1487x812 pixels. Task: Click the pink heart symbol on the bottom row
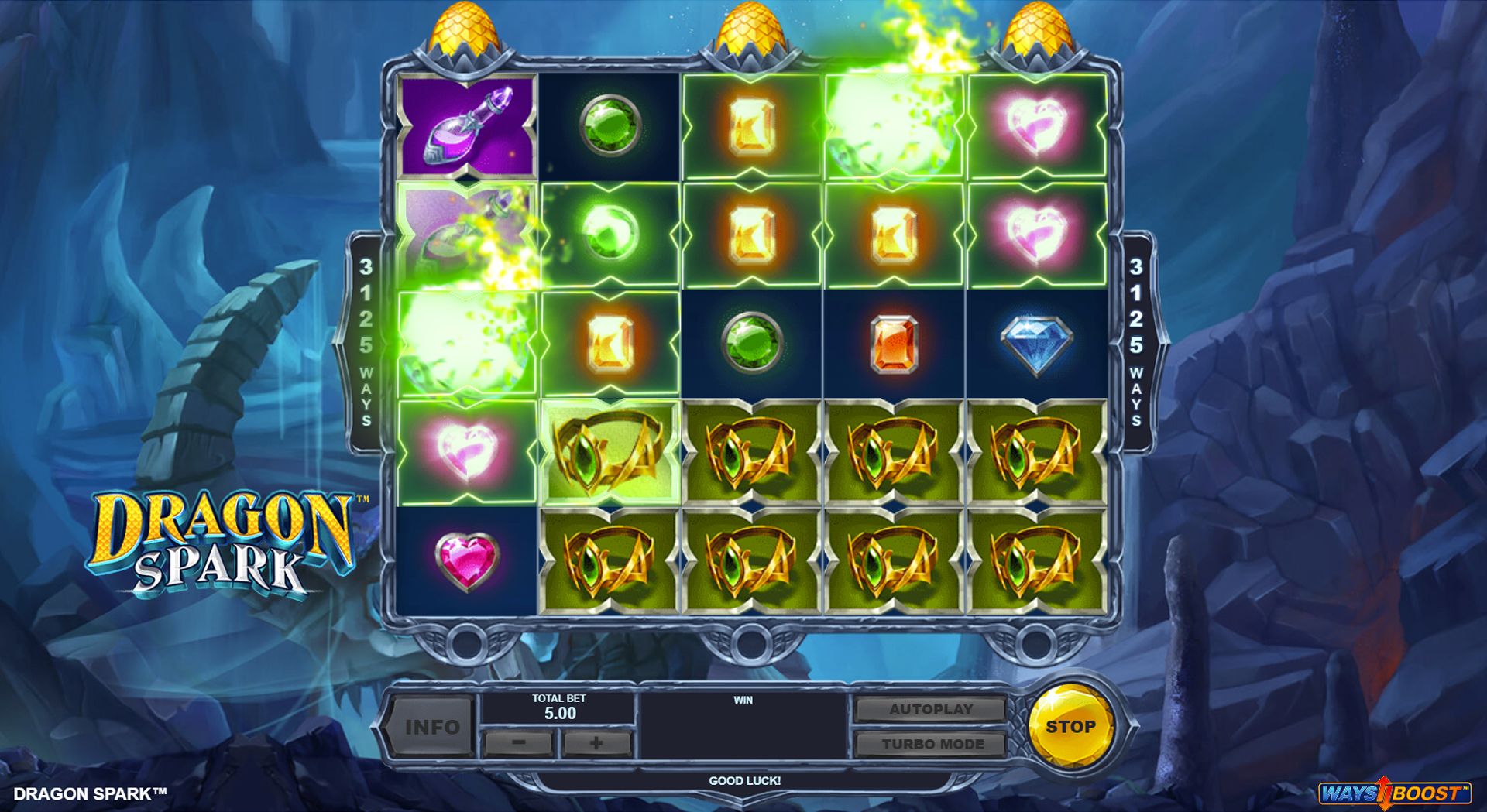click(465, 561)
